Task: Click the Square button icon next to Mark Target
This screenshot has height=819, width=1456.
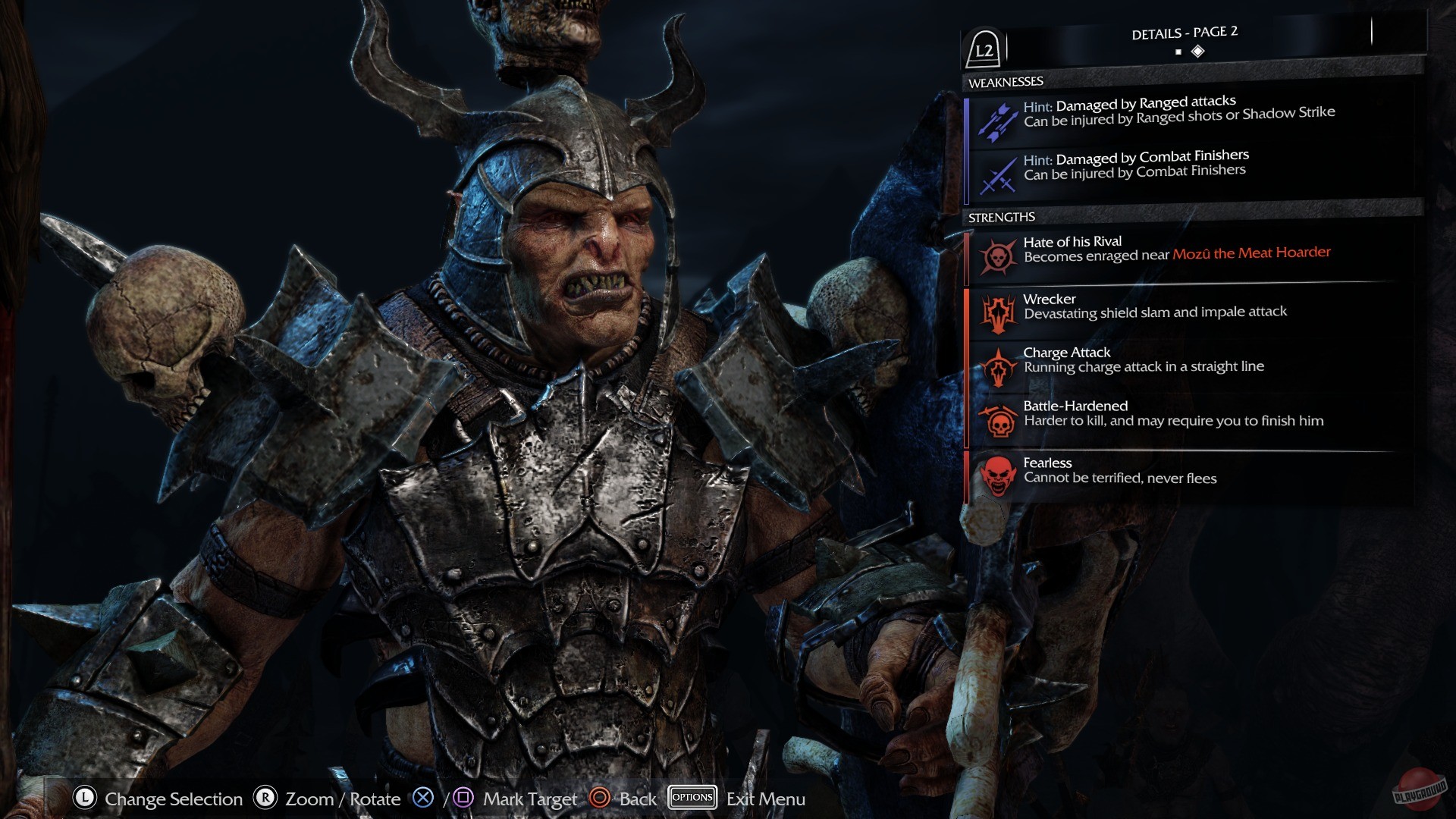Action: coord(465,798)
